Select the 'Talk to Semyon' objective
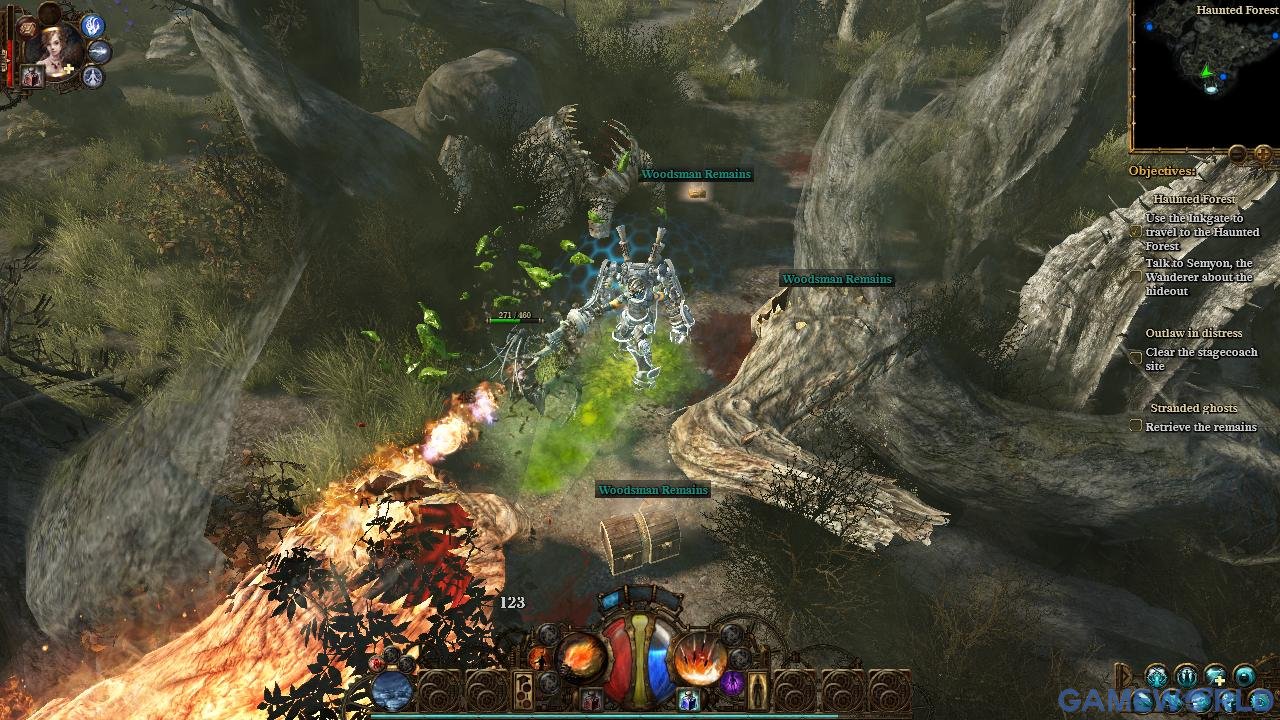 [1198, 277]
